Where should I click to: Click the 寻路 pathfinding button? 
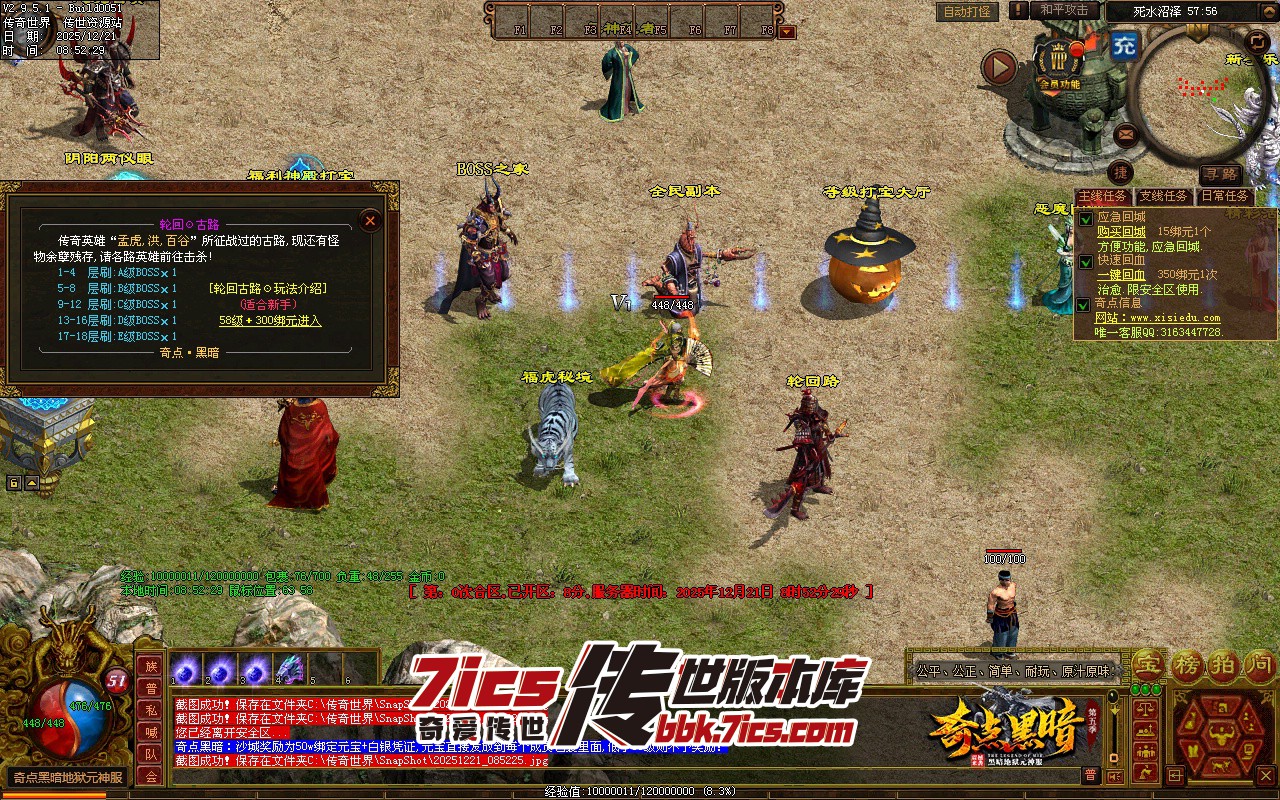point(1219,174)
